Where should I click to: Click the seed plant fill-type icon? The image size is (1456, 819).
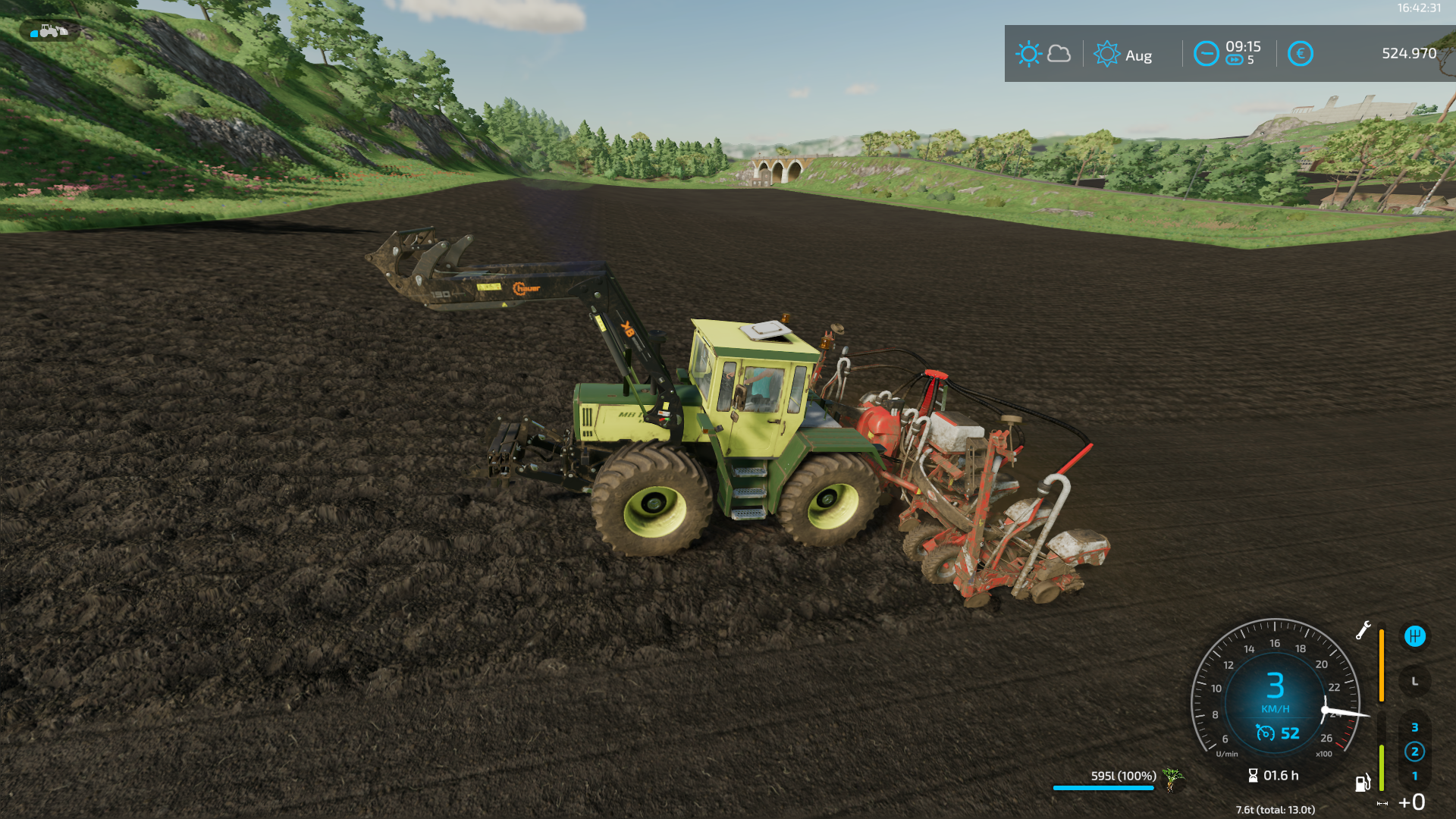coord(1172,778)
